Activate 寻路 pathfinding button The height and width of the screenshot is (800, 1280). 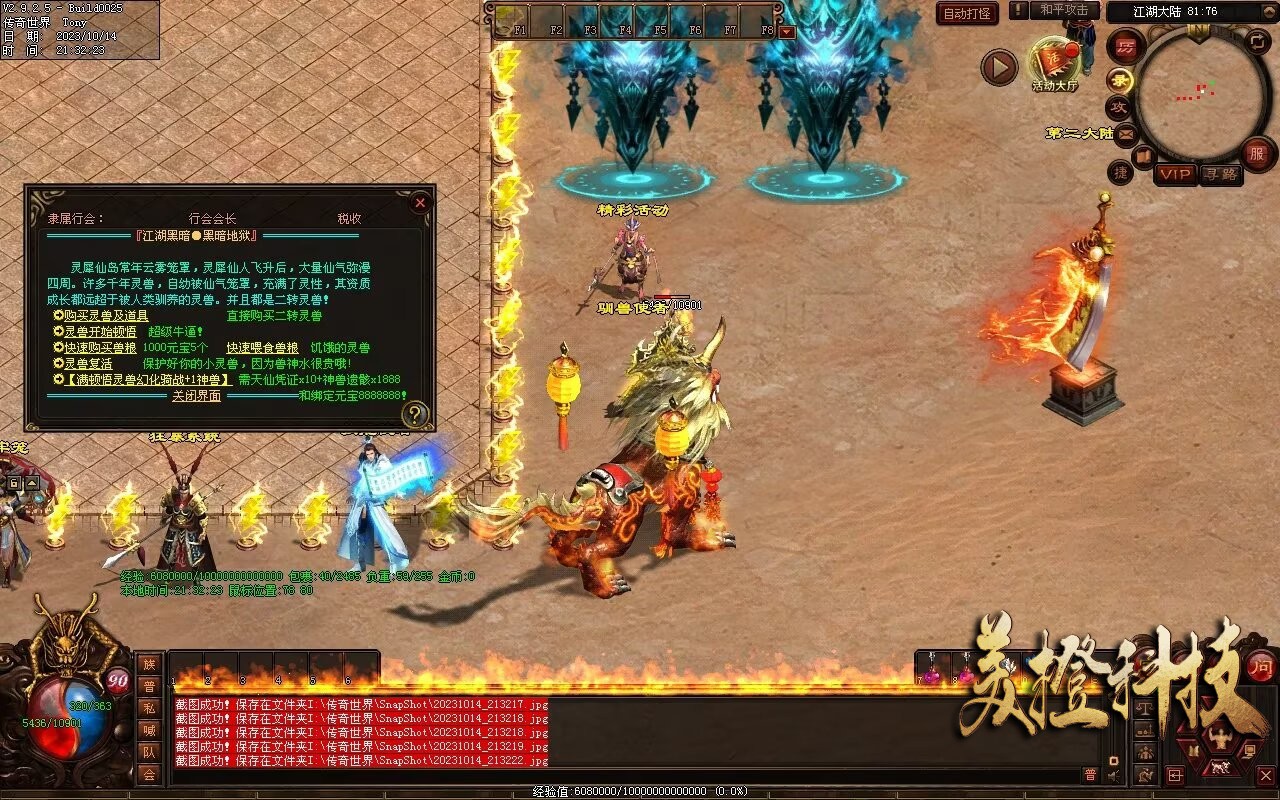point(1219,174)
